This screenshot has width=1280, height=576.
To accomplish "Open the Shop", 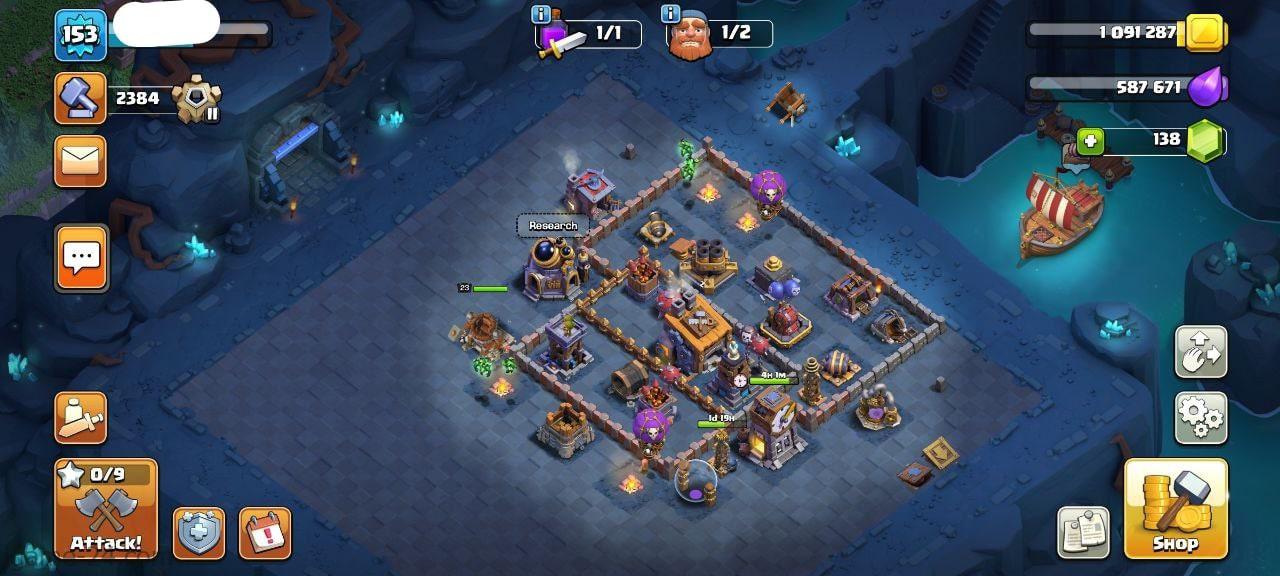I will 1175,508.
